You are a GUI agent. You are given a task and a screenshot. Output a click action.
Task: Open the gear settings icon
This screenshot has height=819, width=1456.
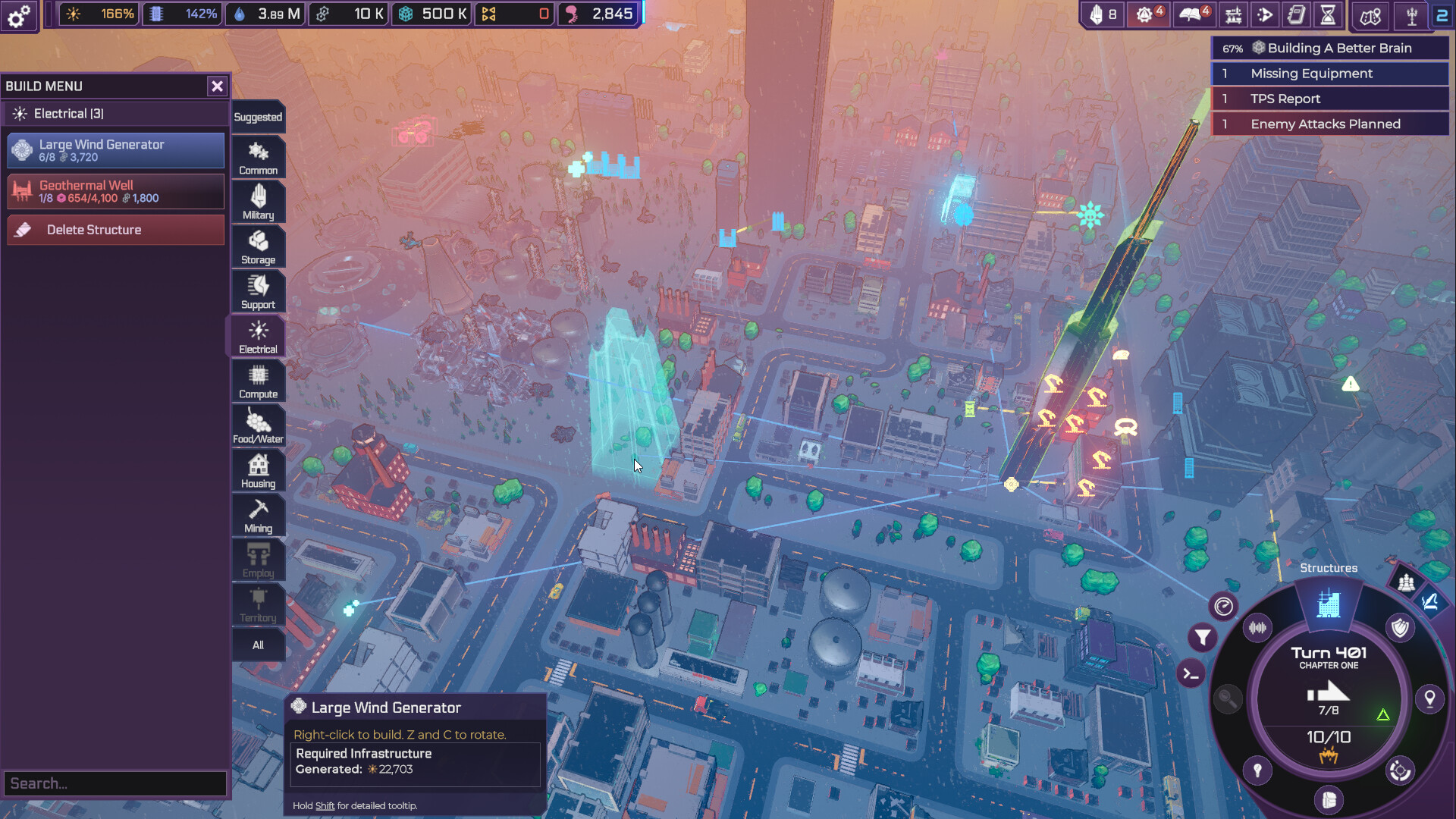coord(19,15)
